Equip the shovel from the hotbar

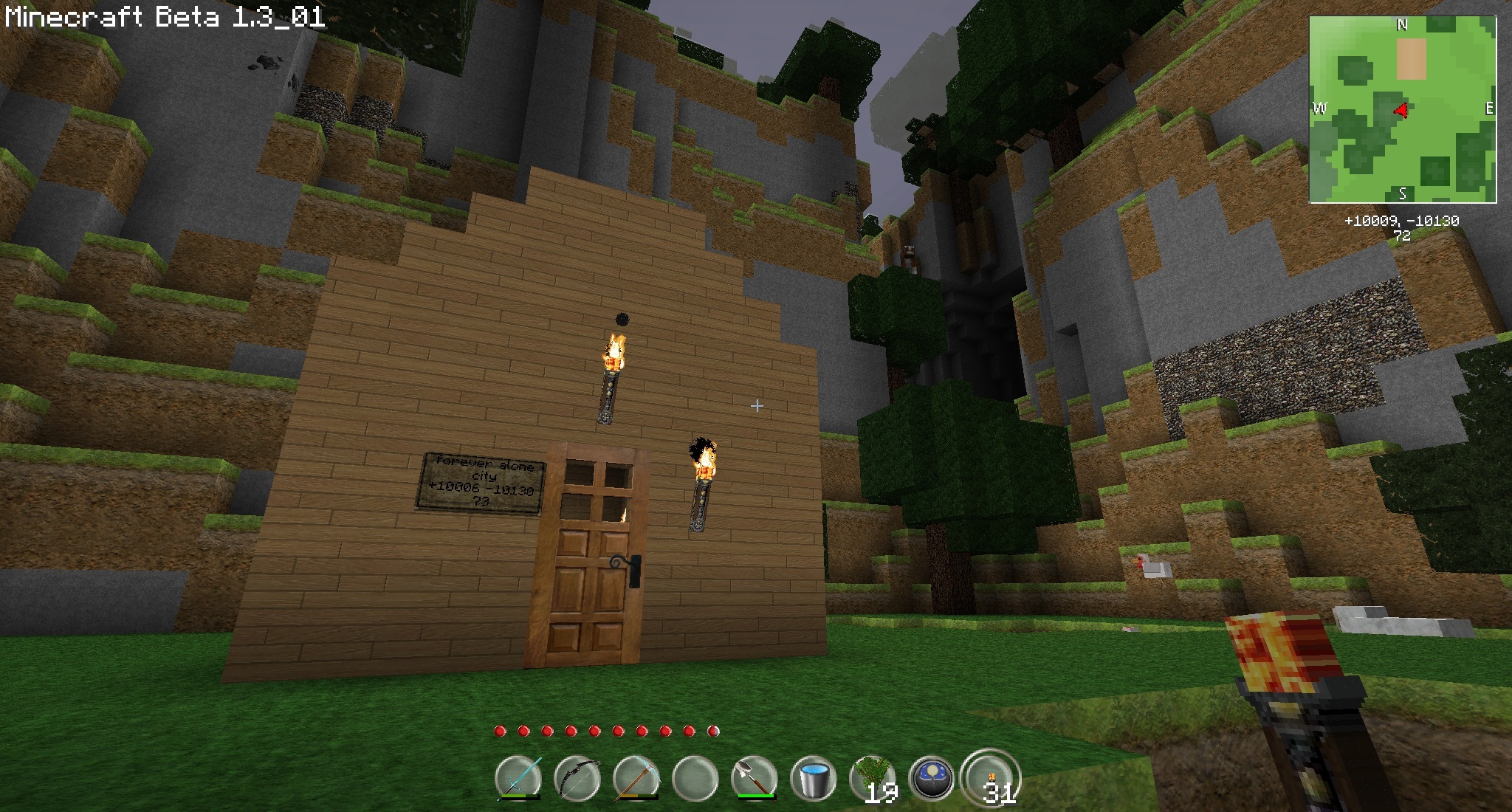point(755,778)
